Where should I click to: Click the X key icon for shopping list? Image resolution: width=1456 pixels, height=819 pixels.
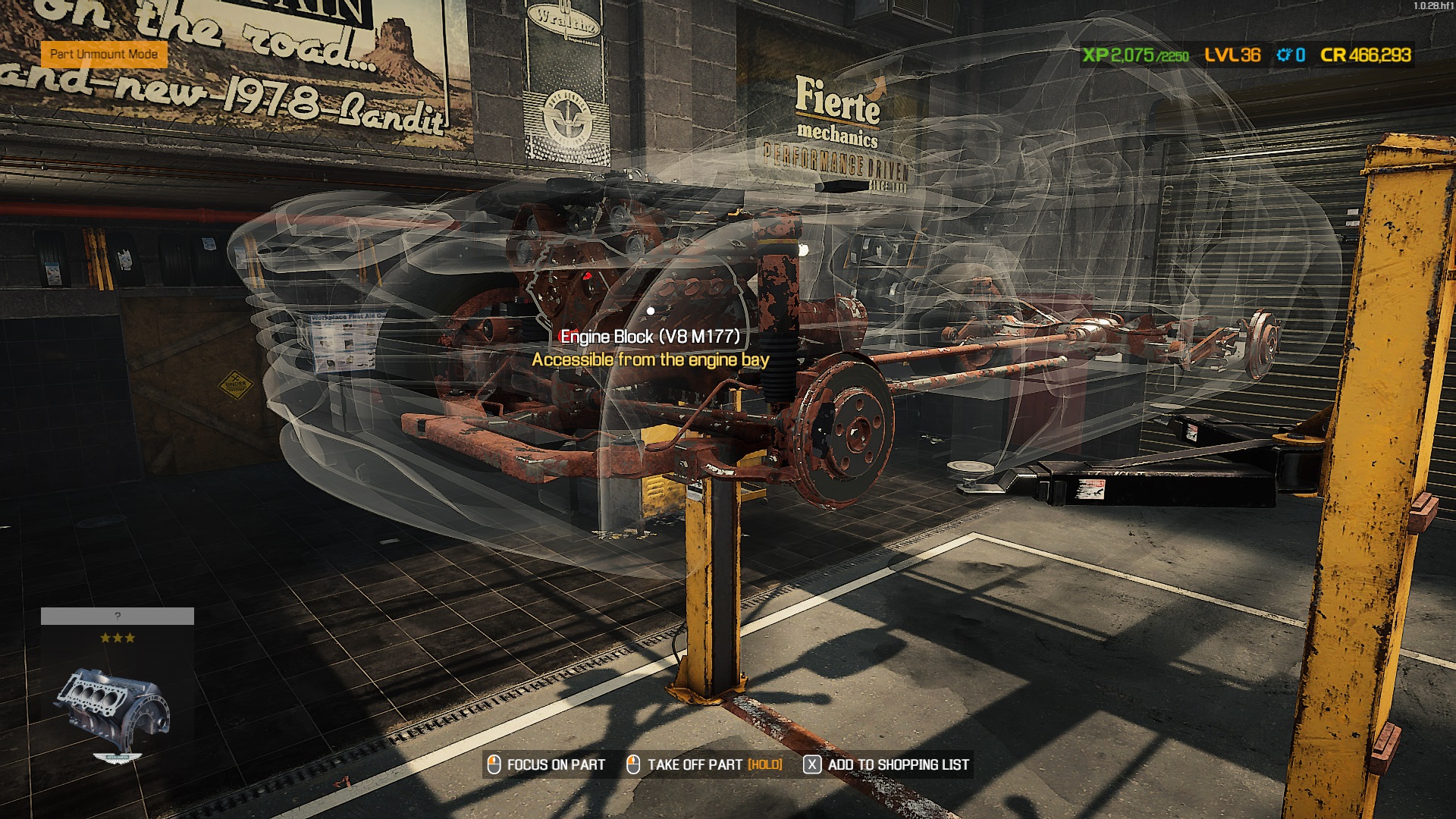pos(812,765)
